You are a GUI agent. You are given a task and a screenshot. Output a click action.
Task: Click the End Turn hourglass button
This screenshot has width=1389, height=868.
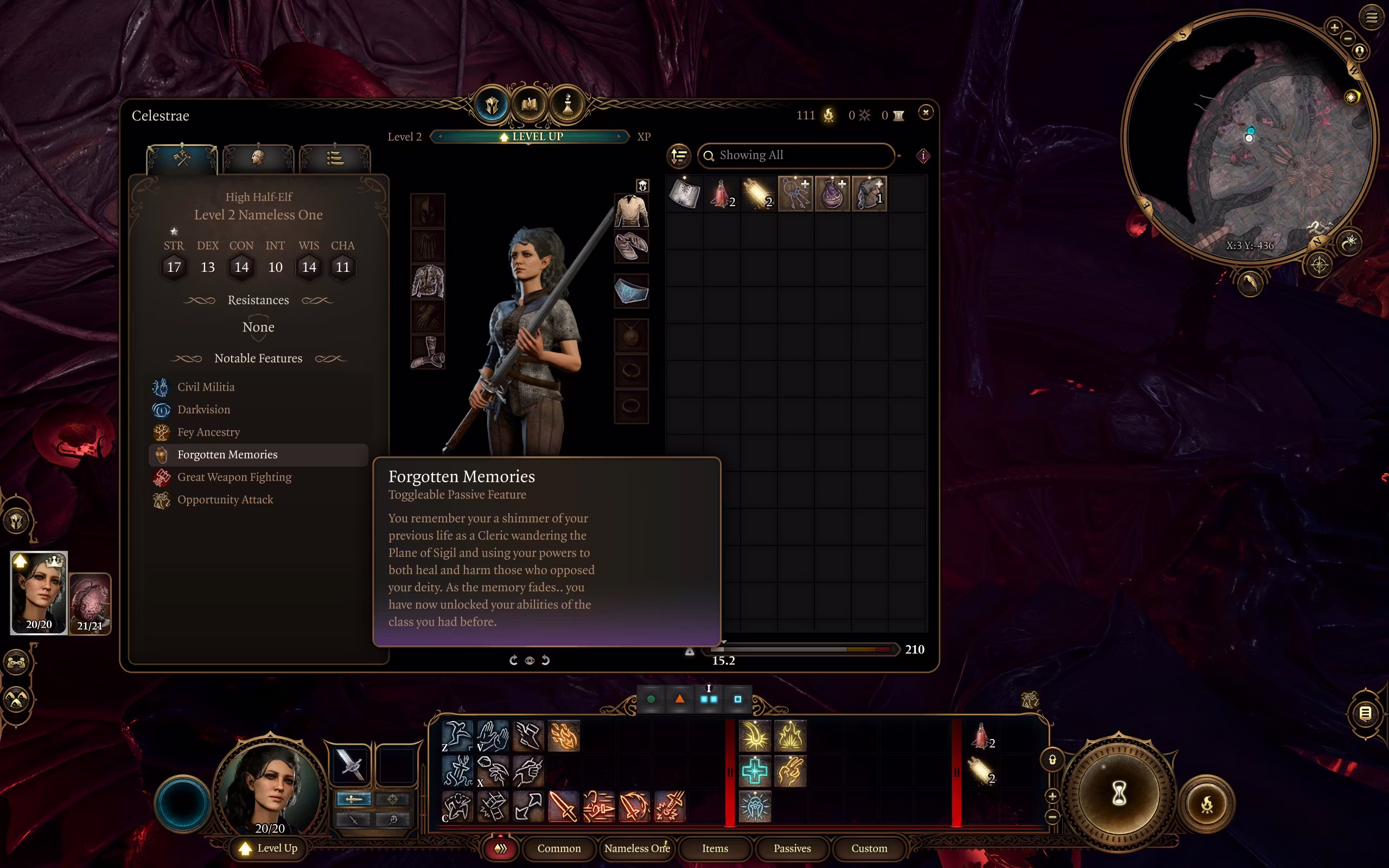(x=1119, y=795)
